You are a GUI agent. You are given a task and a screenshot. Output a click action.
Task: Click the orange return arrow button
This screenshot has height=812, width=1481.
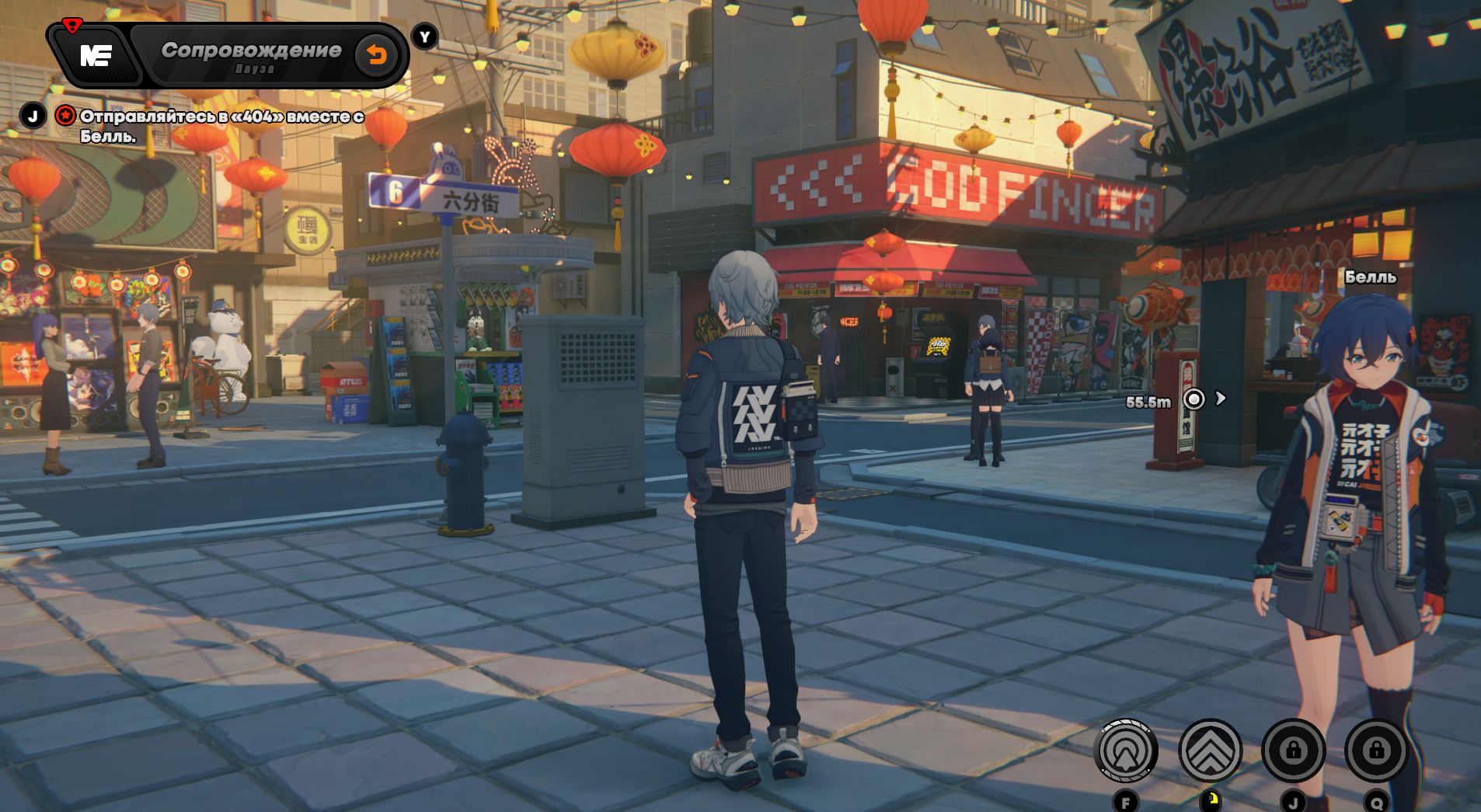[x=377, y=55]
